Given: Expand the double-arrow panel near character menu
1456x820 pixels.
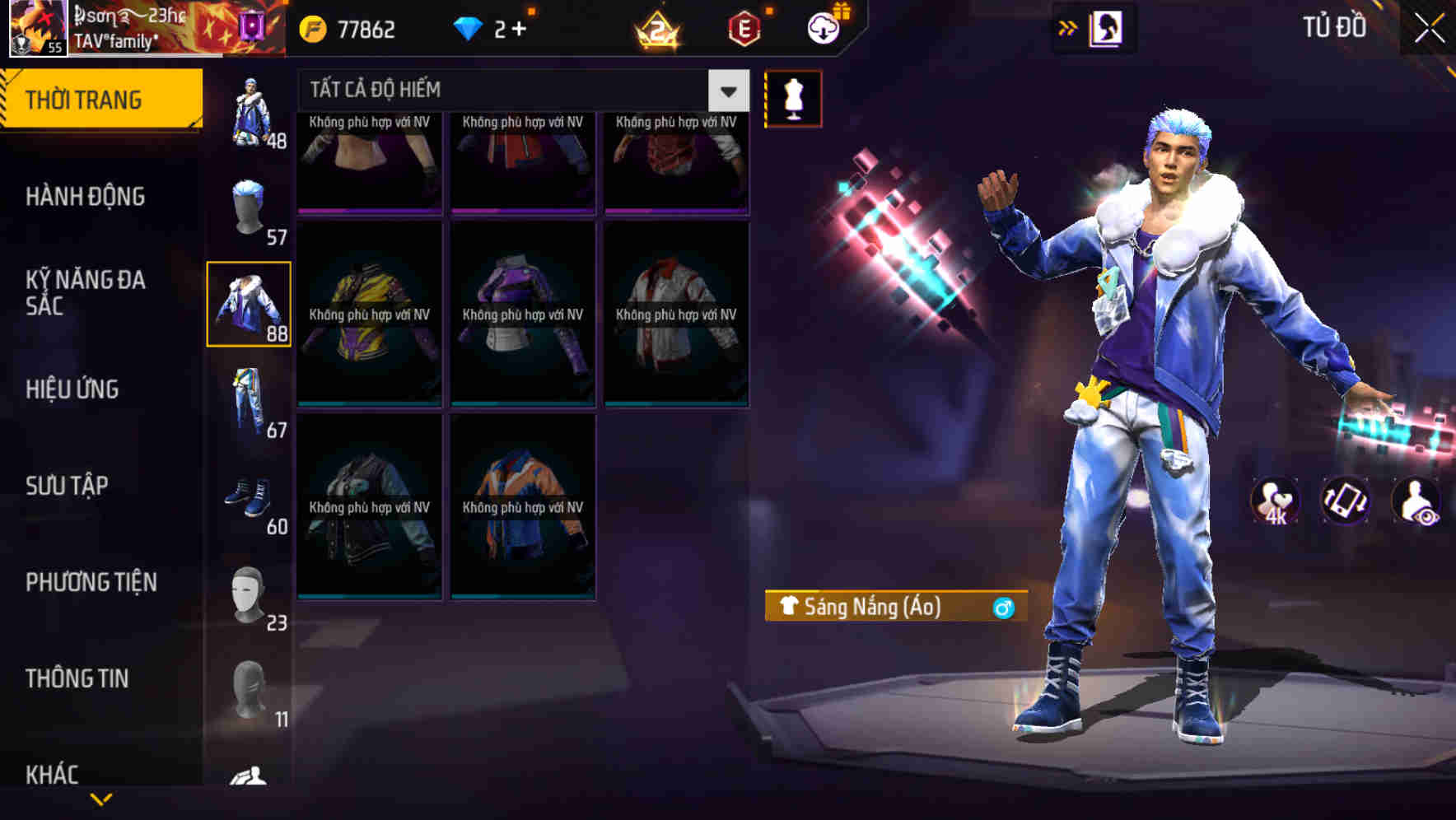Looking at the screenshot, I should [x=1068, y=27].
